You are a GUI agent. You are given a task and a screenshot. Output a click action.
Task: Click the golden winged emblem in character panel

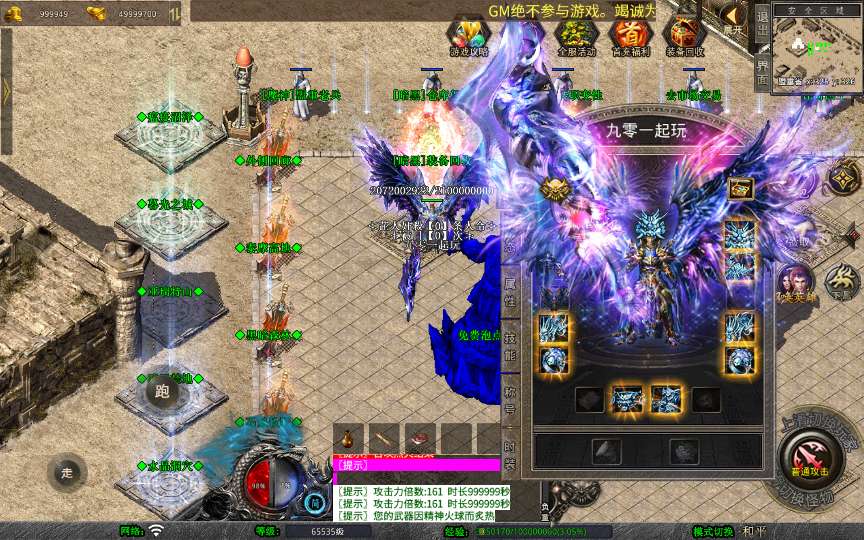pyautogui.click(x=554, y=189)
